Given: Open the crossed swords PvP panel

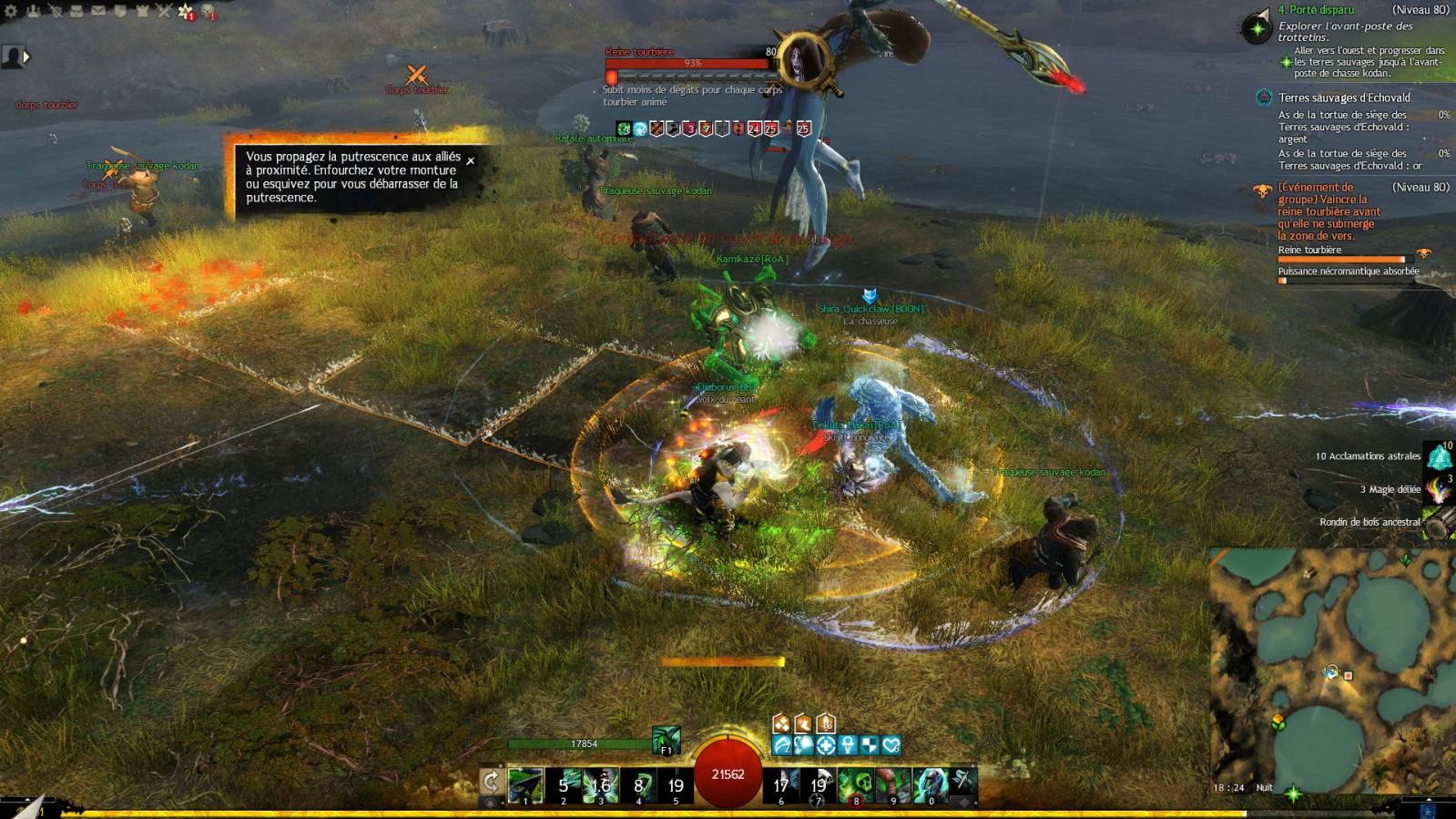Looking at the screenshot, I should [x=164, y=11].
